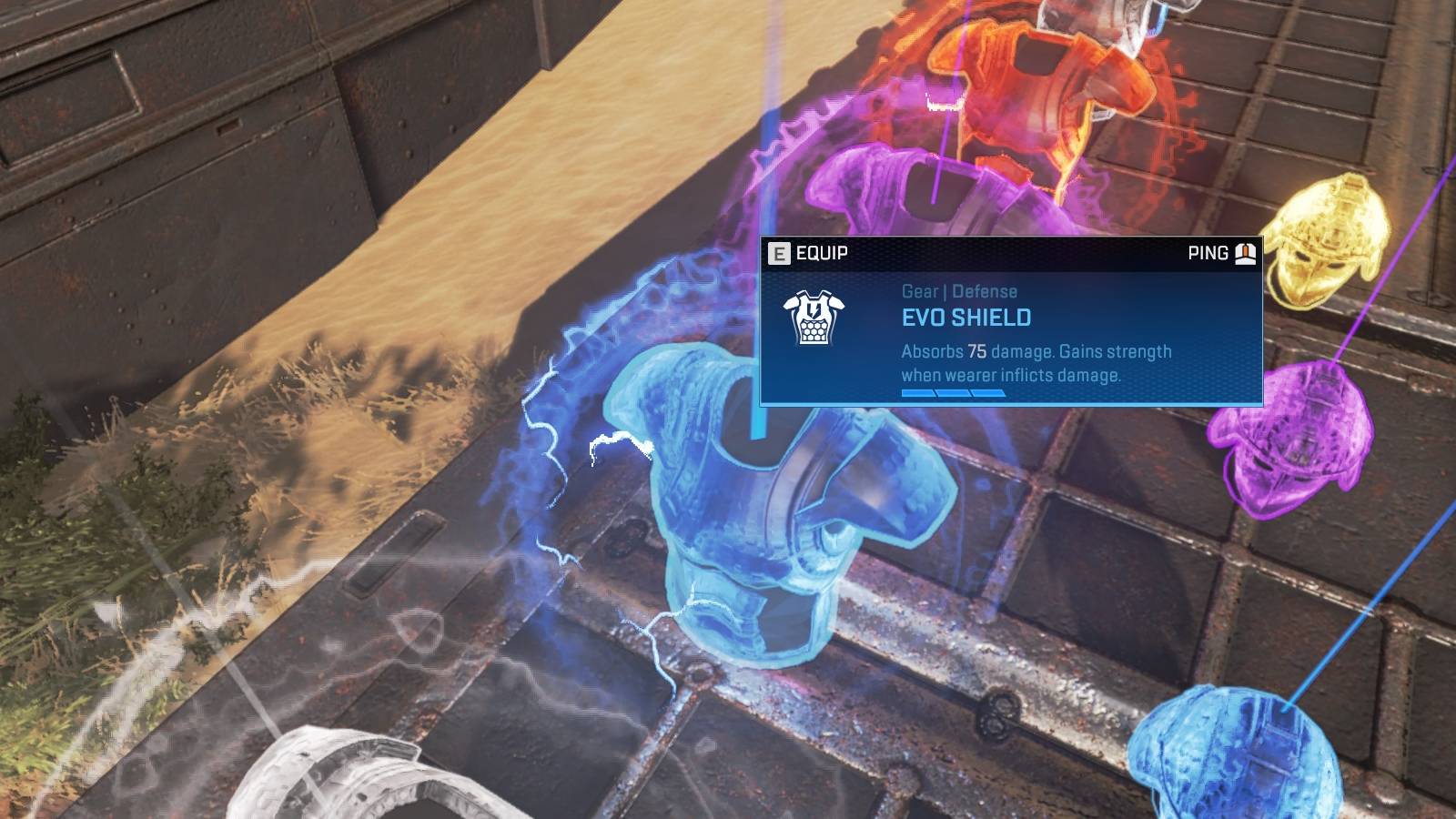
Task: Click the EVO SHIELD title text
Action: [965, 318]
